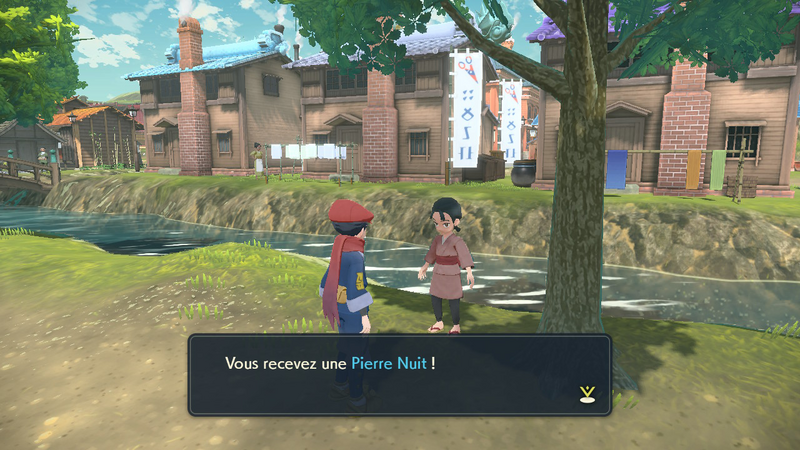
Task: Advance the yellow continue arrow in the dialogue
Action: coord(586,394)
